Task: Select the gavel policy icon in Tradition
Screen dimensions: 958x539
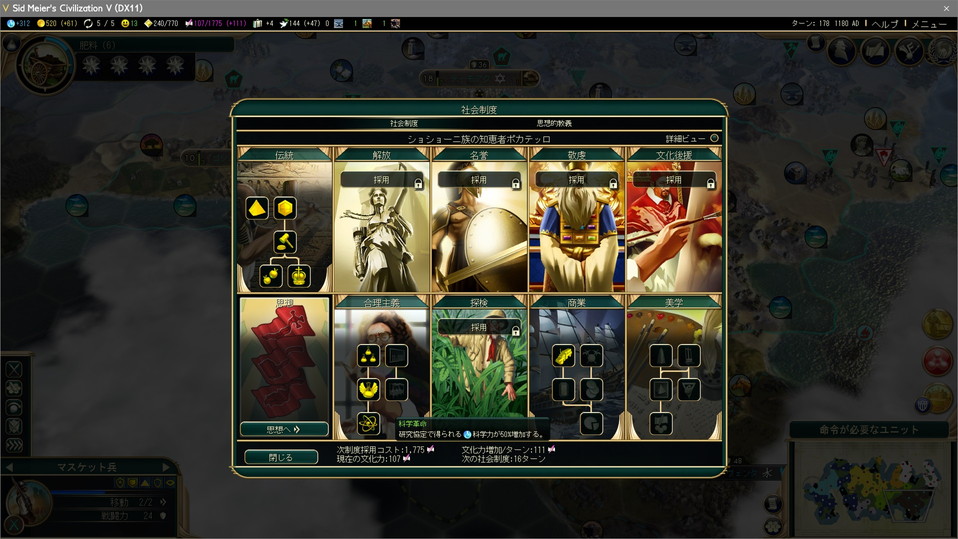Action: tap(284, 241)
